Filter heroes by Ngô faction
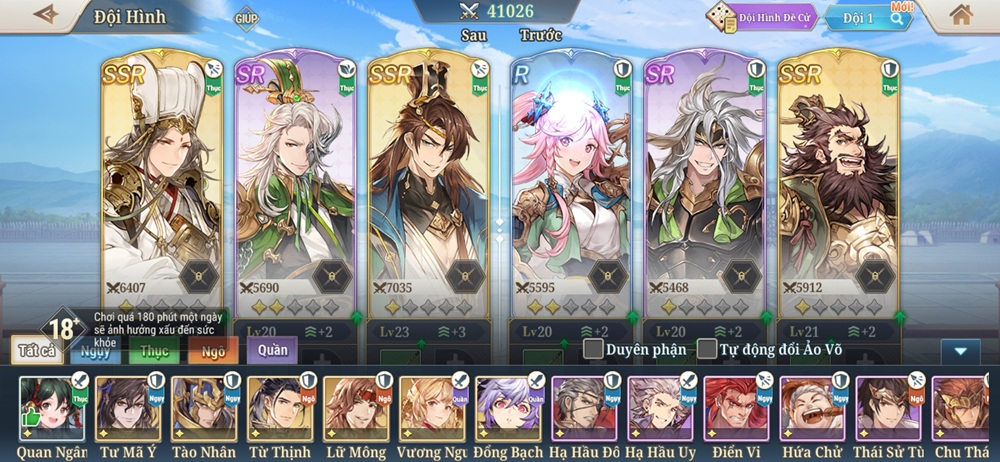The width and height of the screenshot is (1000, 462). click(x=213, y=350)
